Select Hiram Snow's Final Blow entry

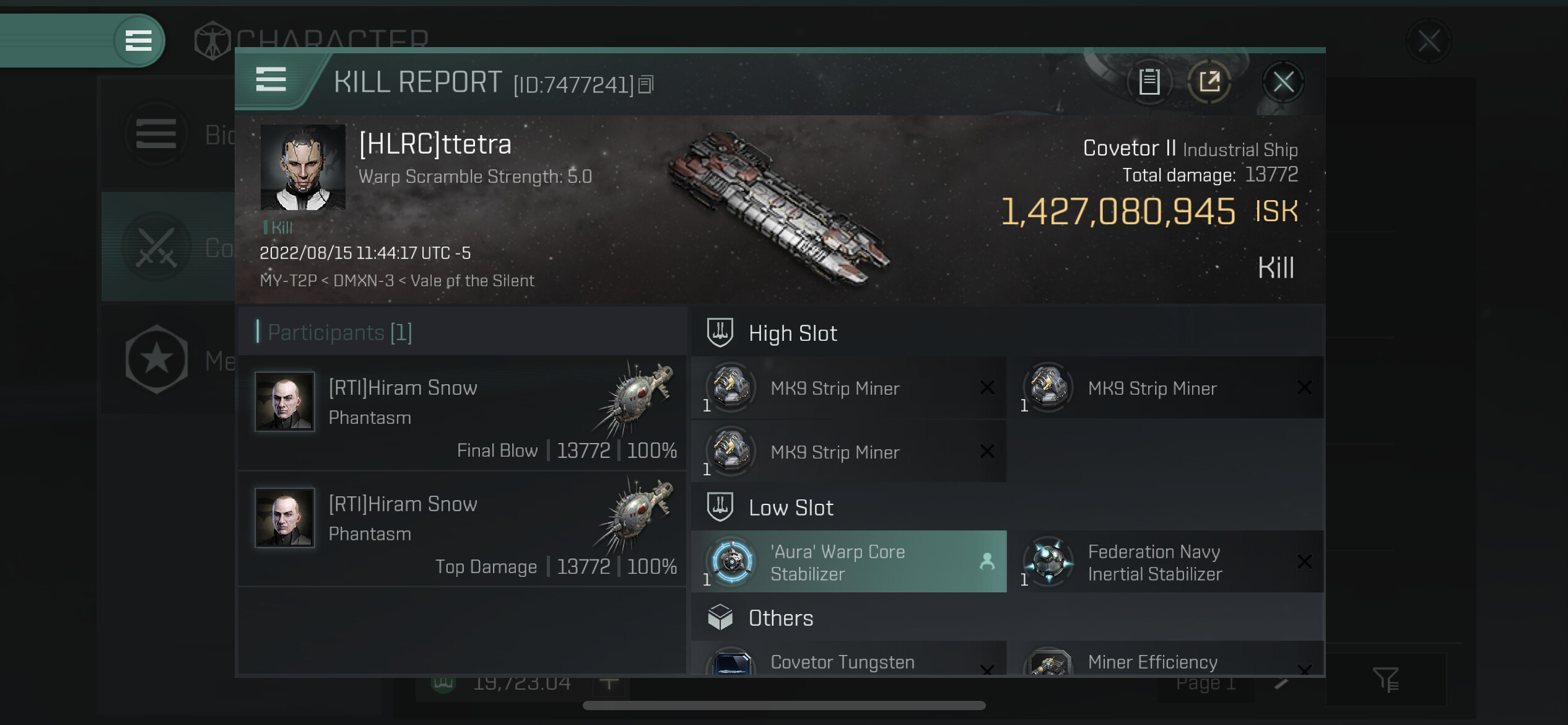462,413
